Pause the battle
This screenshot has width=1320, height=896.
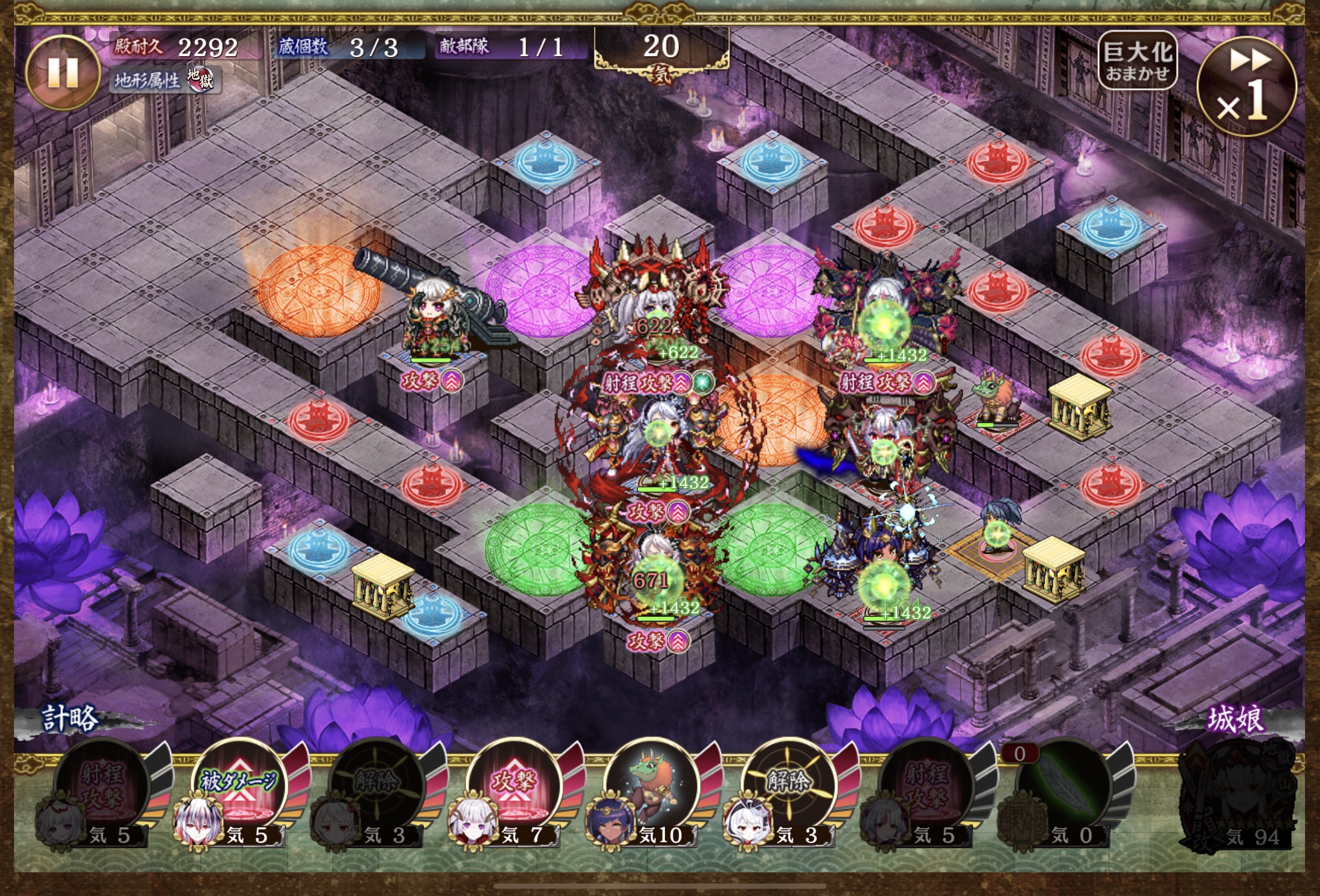click(62, 73)
